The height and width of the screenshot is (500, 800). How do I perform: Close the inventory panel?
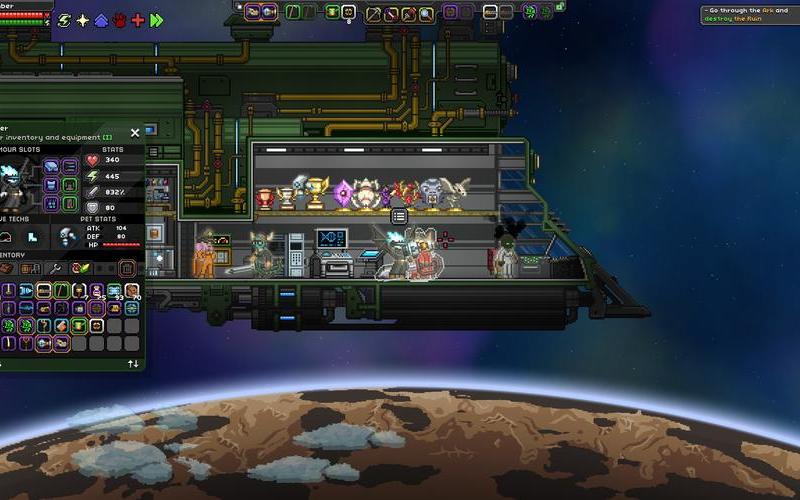[135, 133]
